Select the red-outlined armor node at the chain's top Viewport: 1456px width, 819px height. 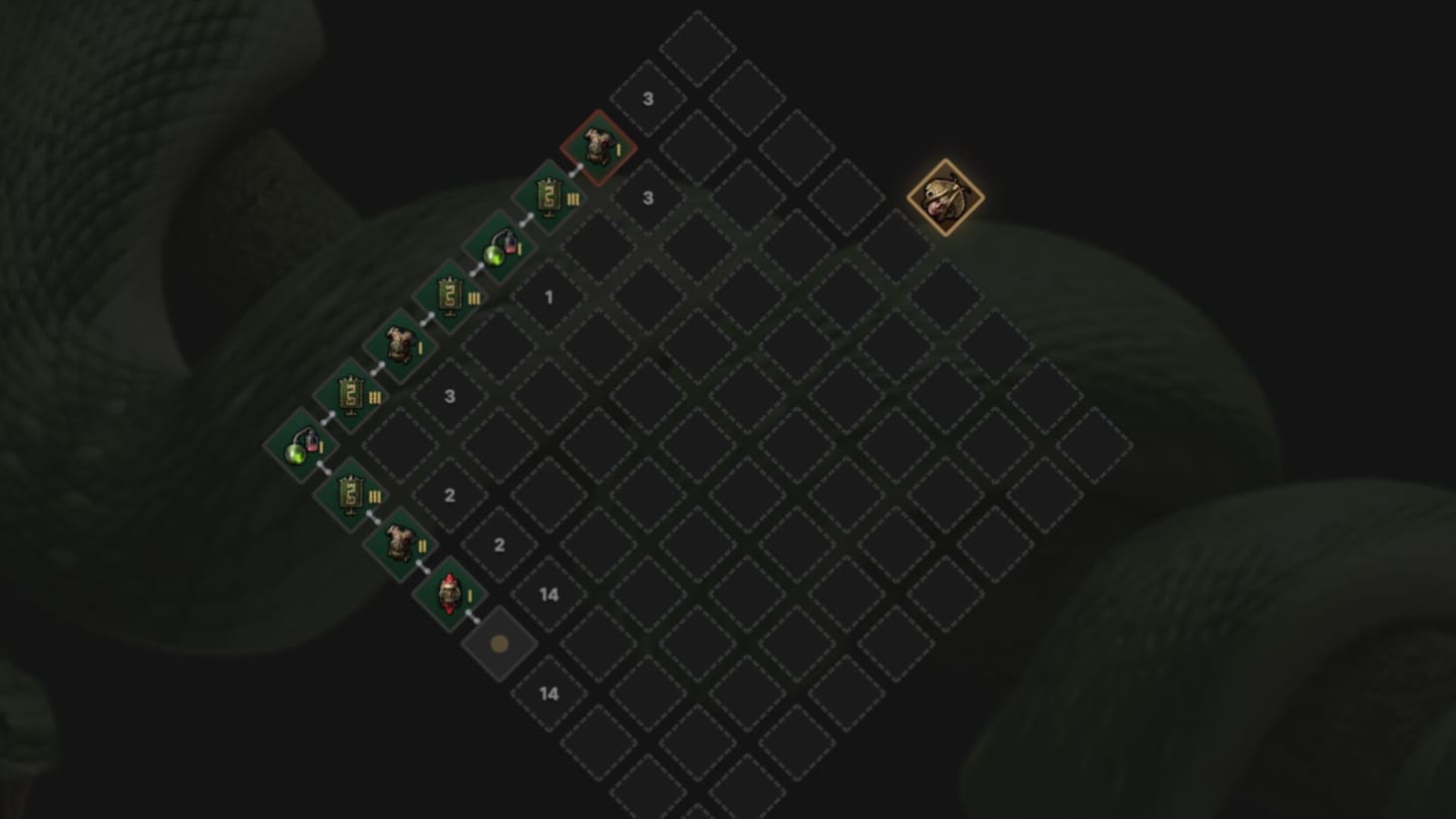pos(596,148)
